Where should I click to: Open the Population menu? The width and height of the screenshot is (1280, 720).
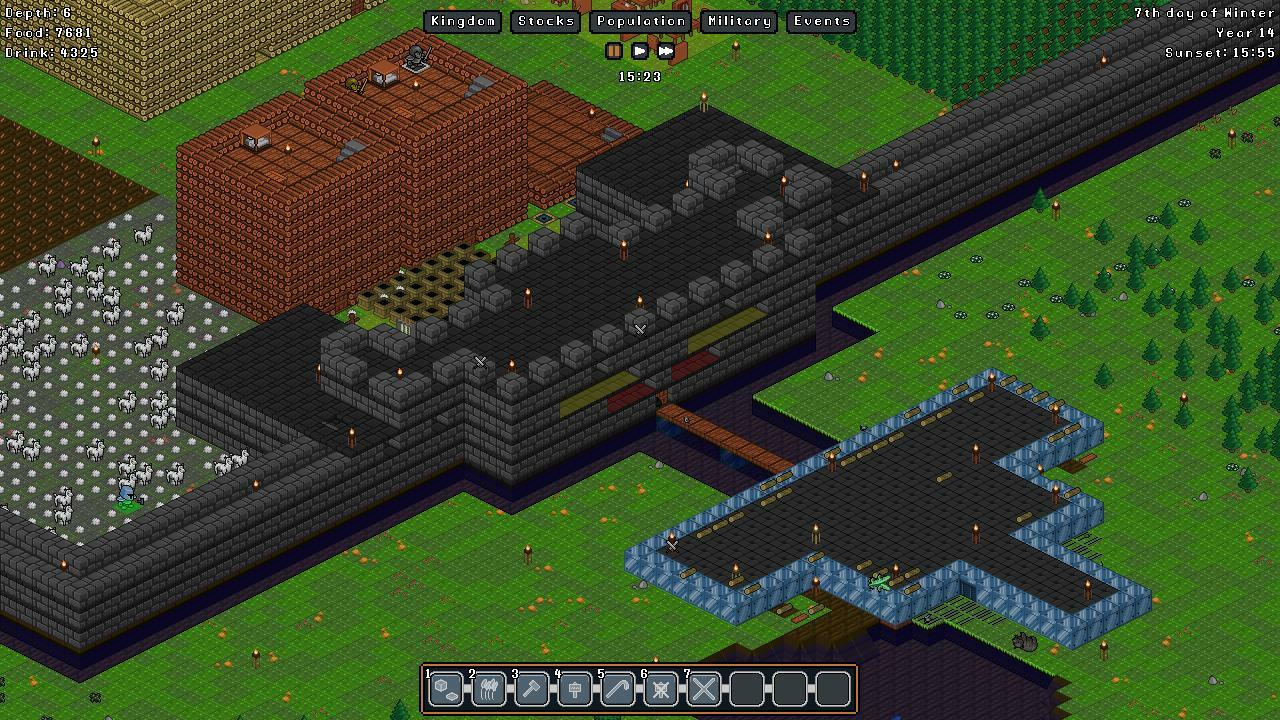coord(640,20)
